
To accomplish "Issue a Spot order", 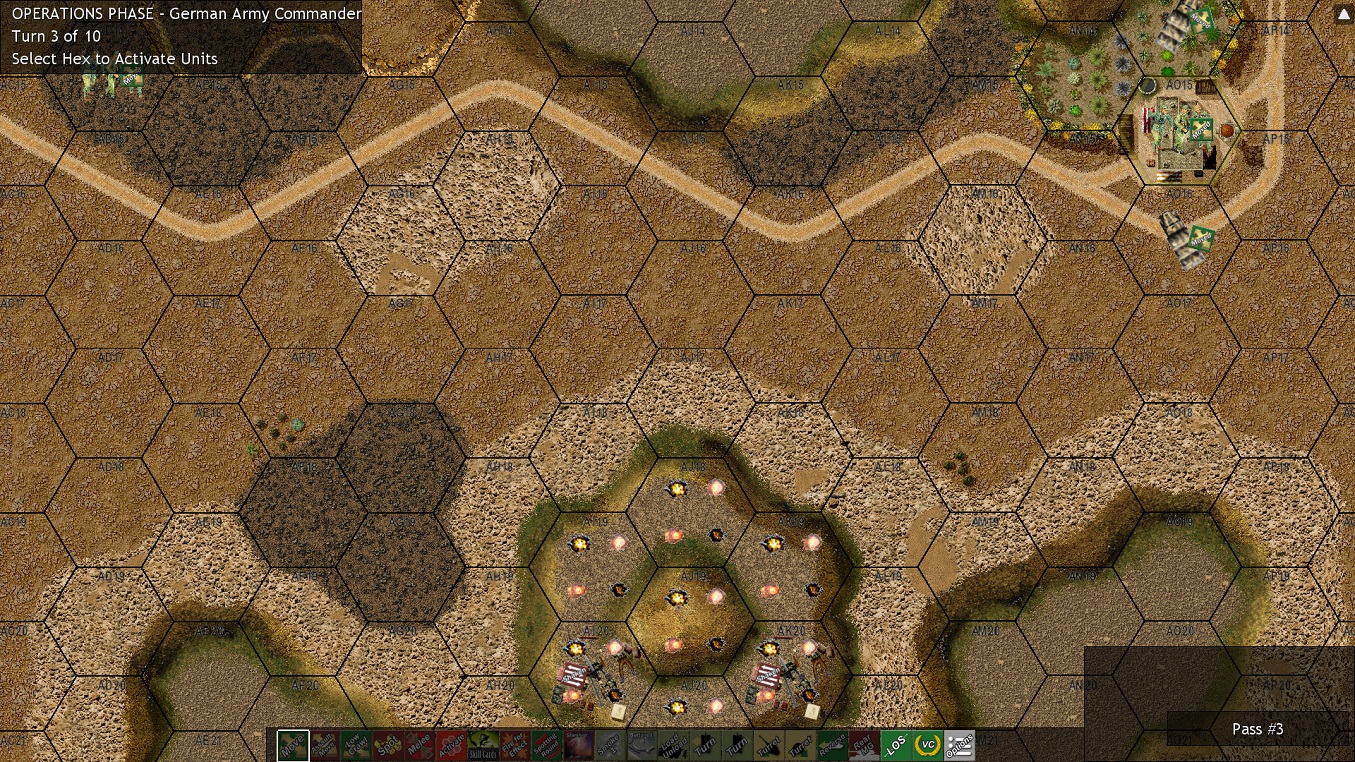I will (389, 744).
